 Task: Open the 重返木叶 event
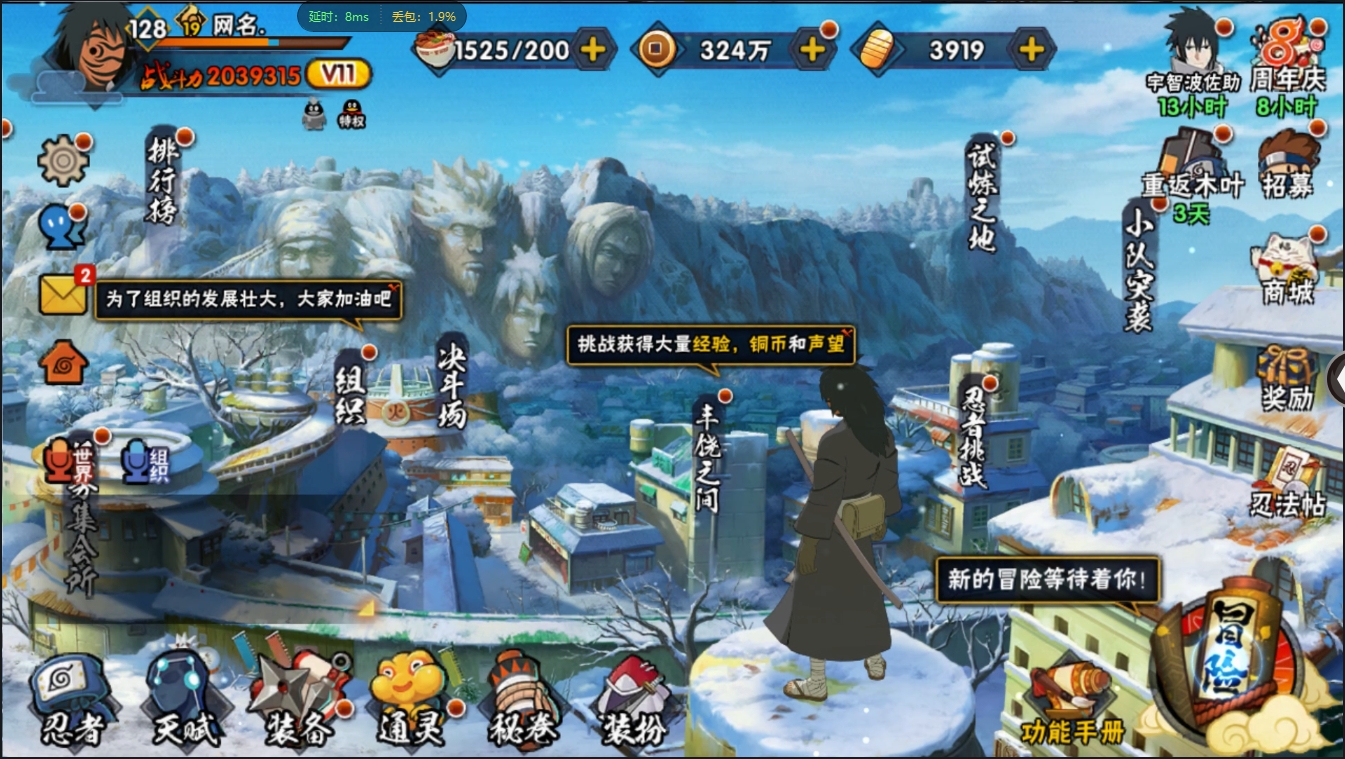[x=1192, y=164]
